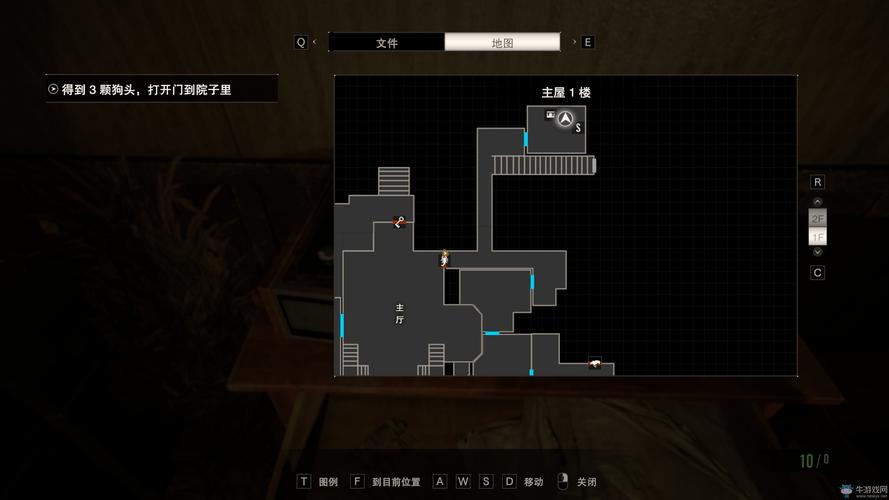Click the player position arrow marker

coord(565,119)
